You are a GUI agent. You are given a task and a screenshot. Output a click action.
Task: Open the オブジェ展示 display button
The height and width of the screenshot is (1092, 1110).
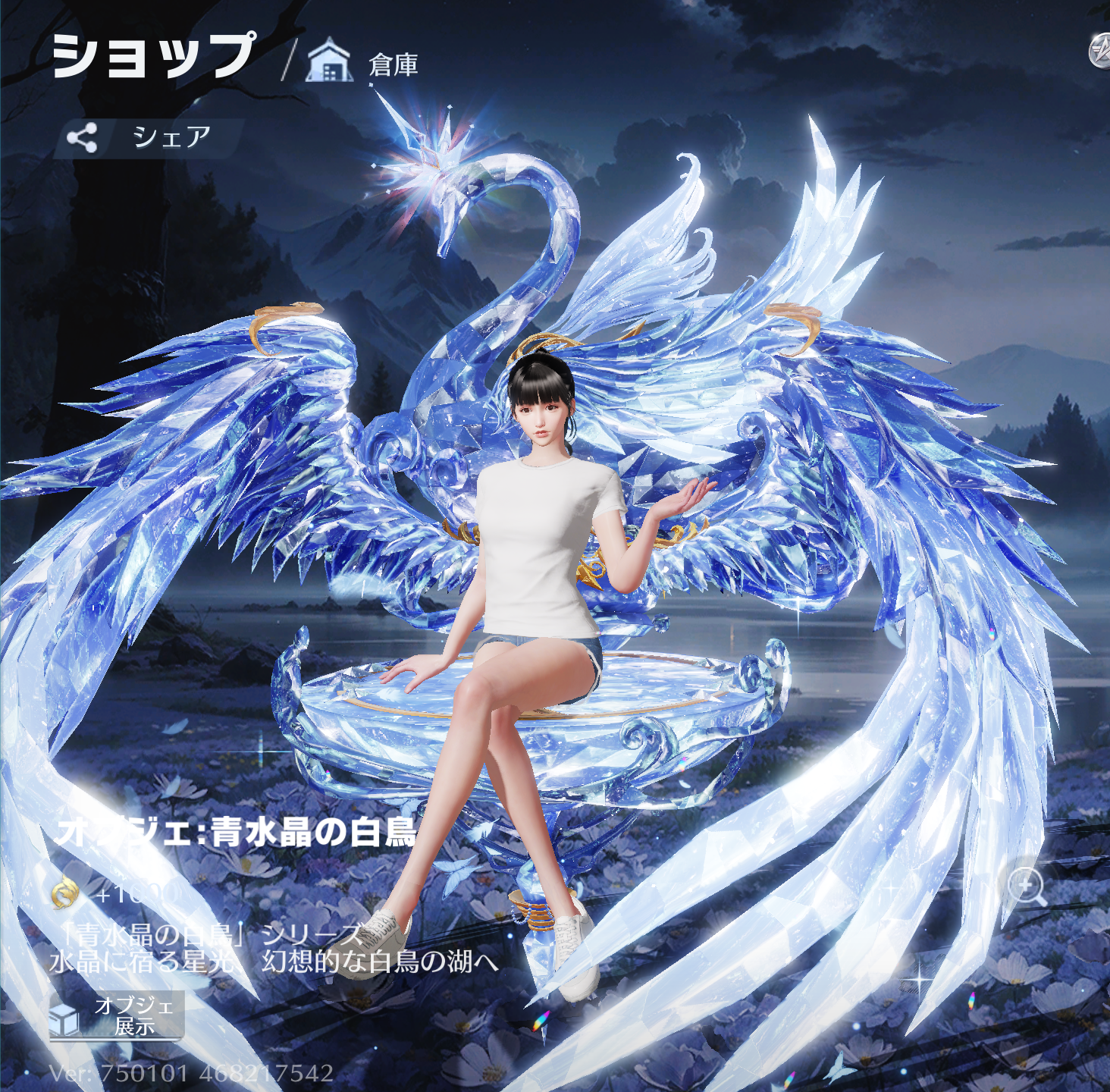coord(116,1015)
